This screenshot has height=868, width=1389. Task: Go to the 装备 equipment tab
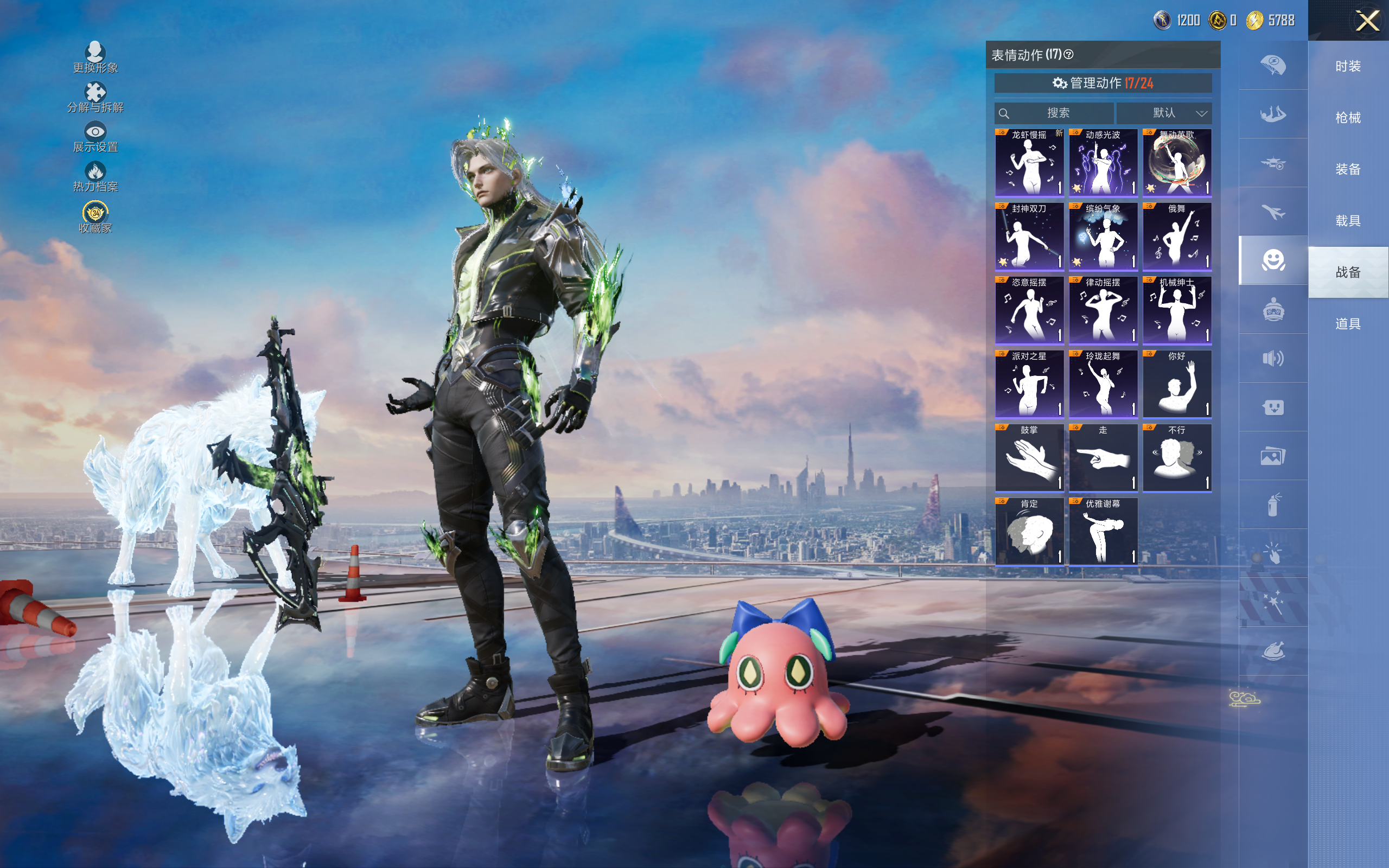(x=1348, y=169)
